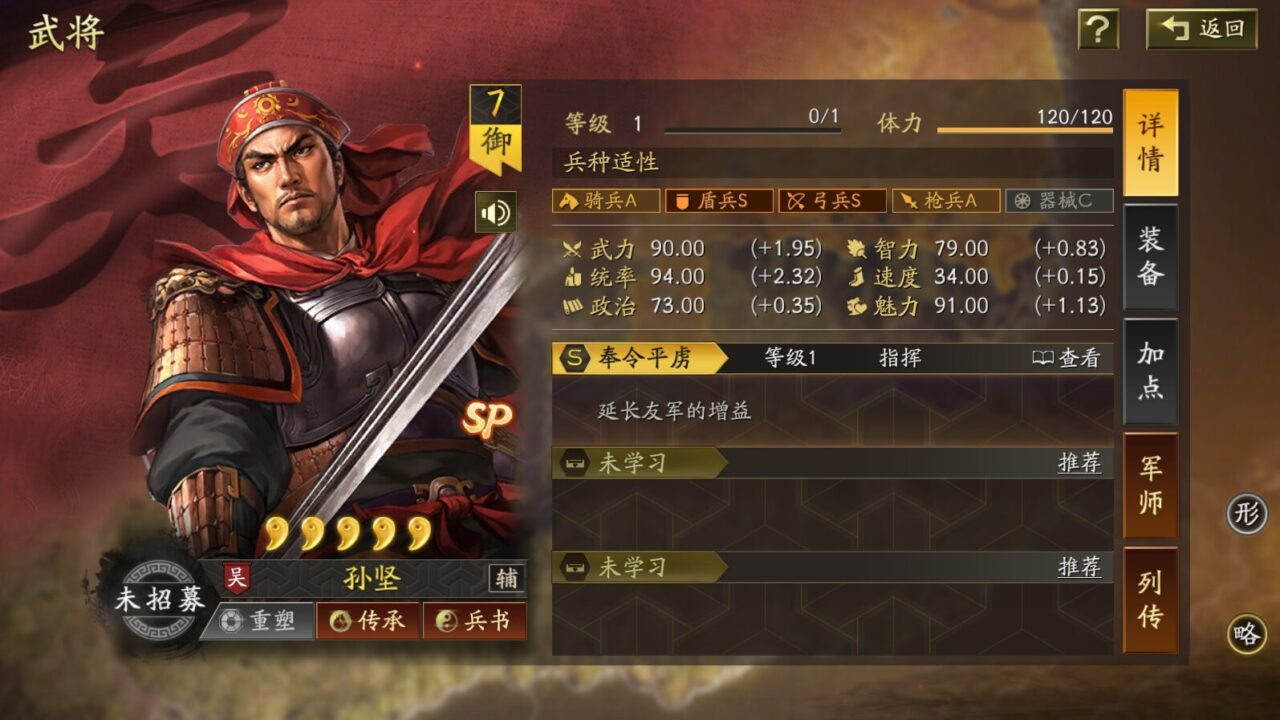Screen dimensions: 1280x720
Task: Select the 弓兵S archer aptitude tag
Action: [x=832, y=201]
